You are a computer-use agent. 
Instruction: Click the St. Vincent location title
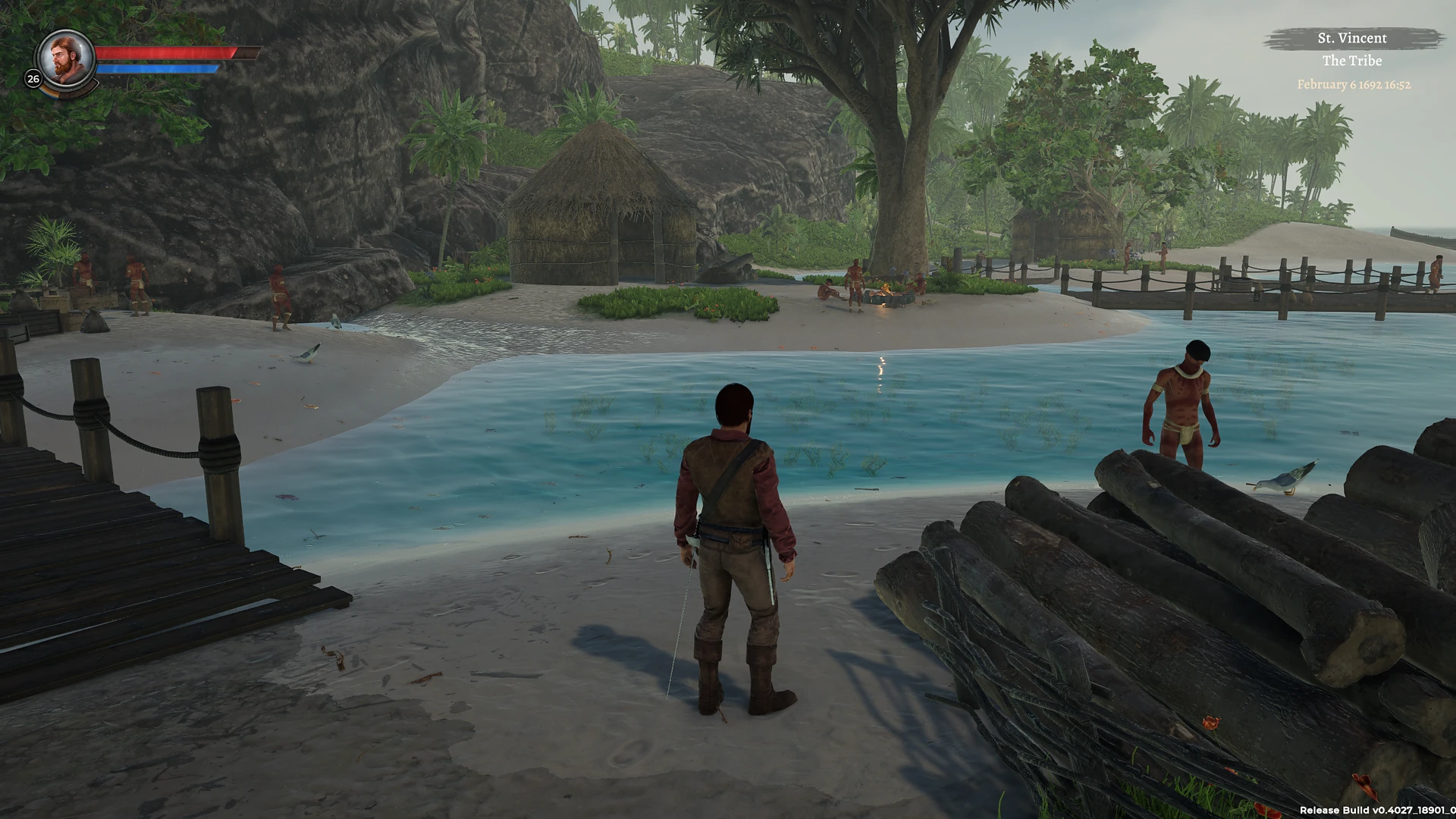[1353, 38]
